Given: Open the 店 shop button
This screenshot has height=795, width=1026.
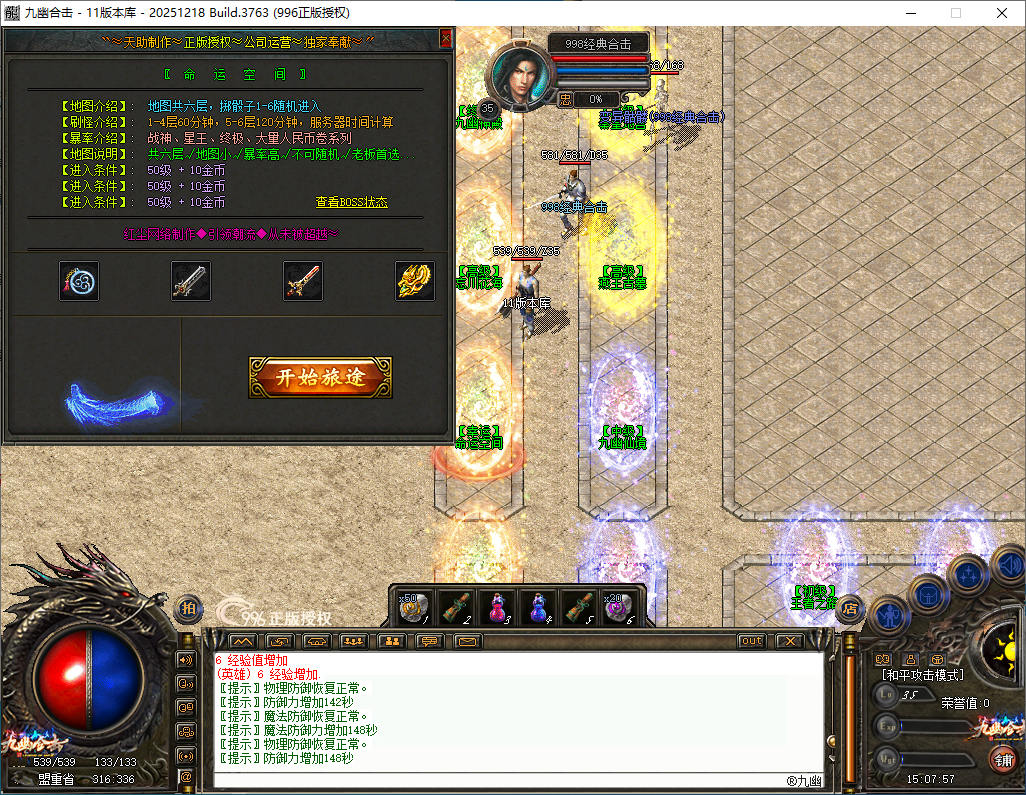Looking at the screenshot, I should [850, 606].
